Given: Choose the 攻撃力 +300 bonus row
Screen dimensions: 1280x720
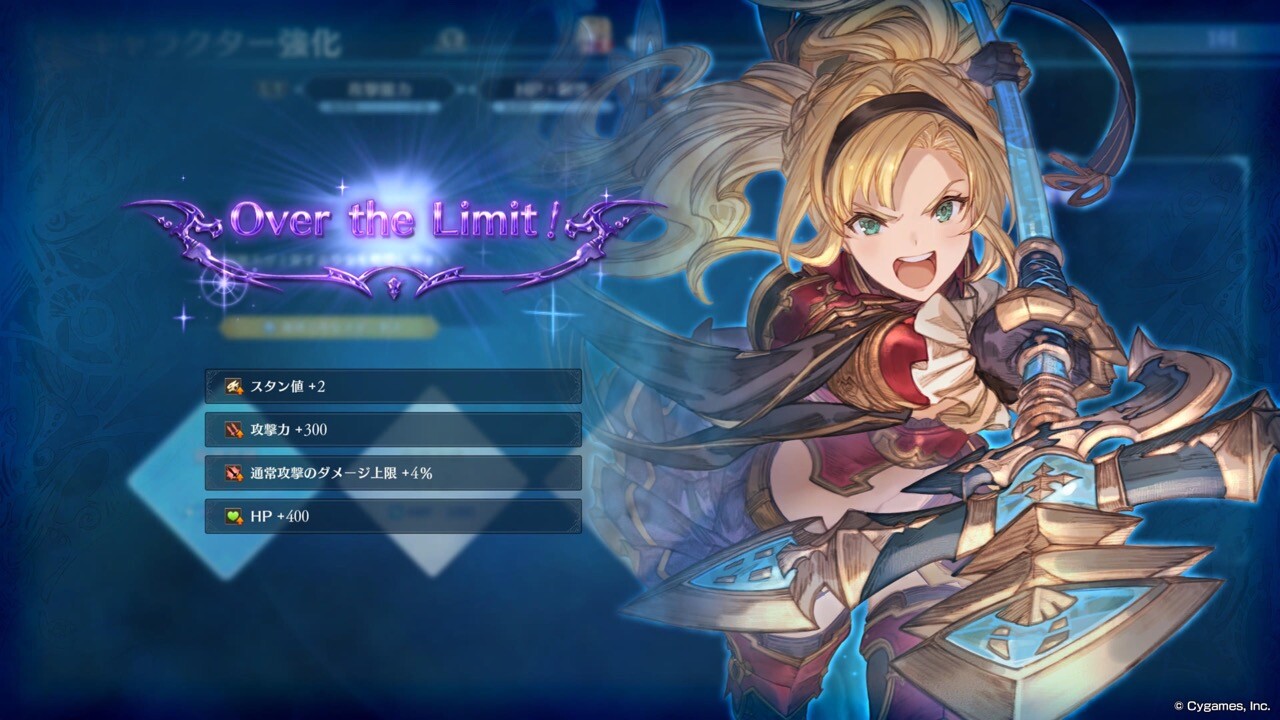Looking at the screenshot, I should [393, 430].
